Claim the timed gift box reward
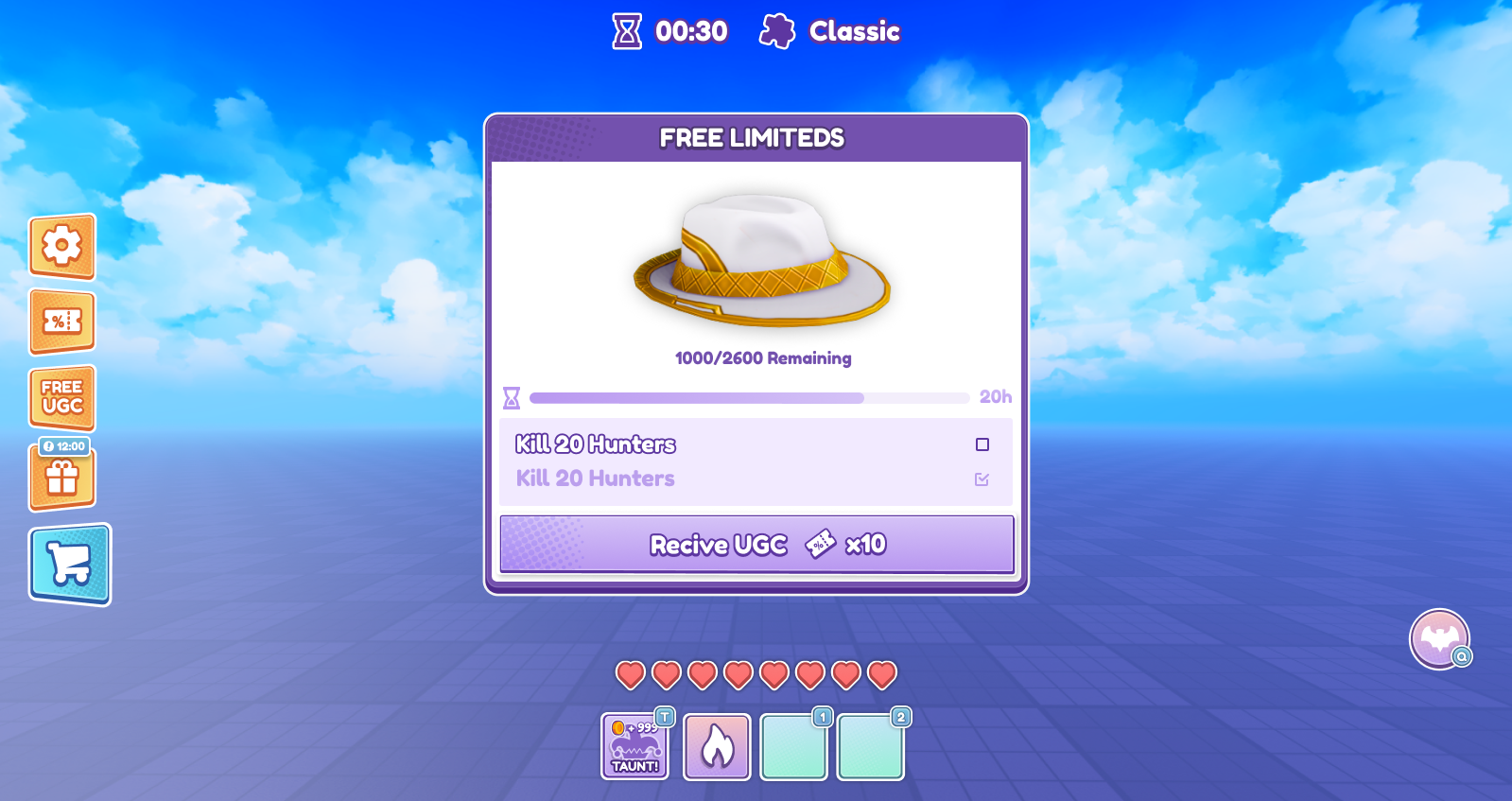This screenshot has height=801, width=1512. point(62,477)
